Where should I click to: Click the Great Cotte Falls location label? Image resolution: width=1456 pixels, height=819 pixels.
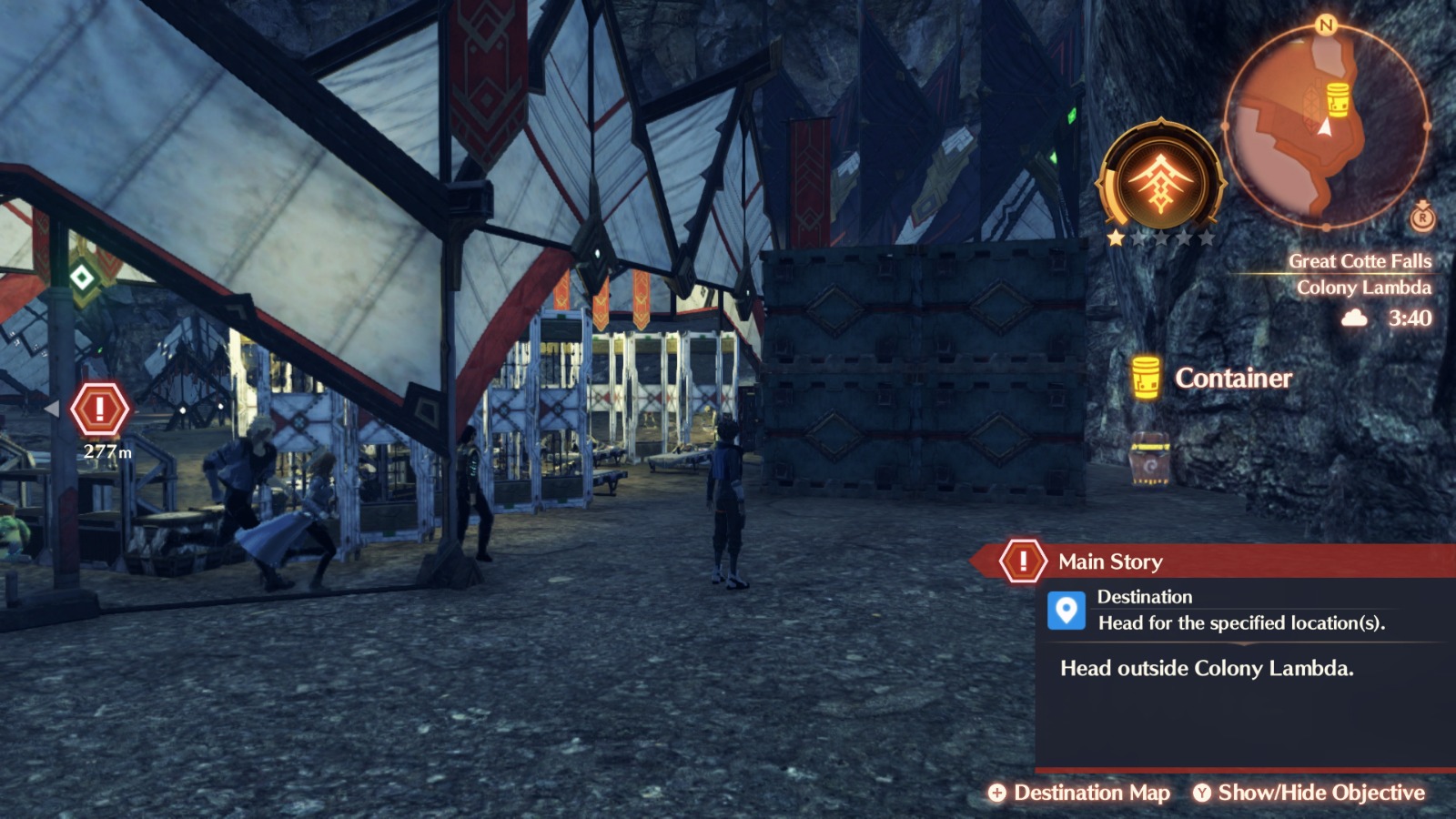click(1360, 259)
